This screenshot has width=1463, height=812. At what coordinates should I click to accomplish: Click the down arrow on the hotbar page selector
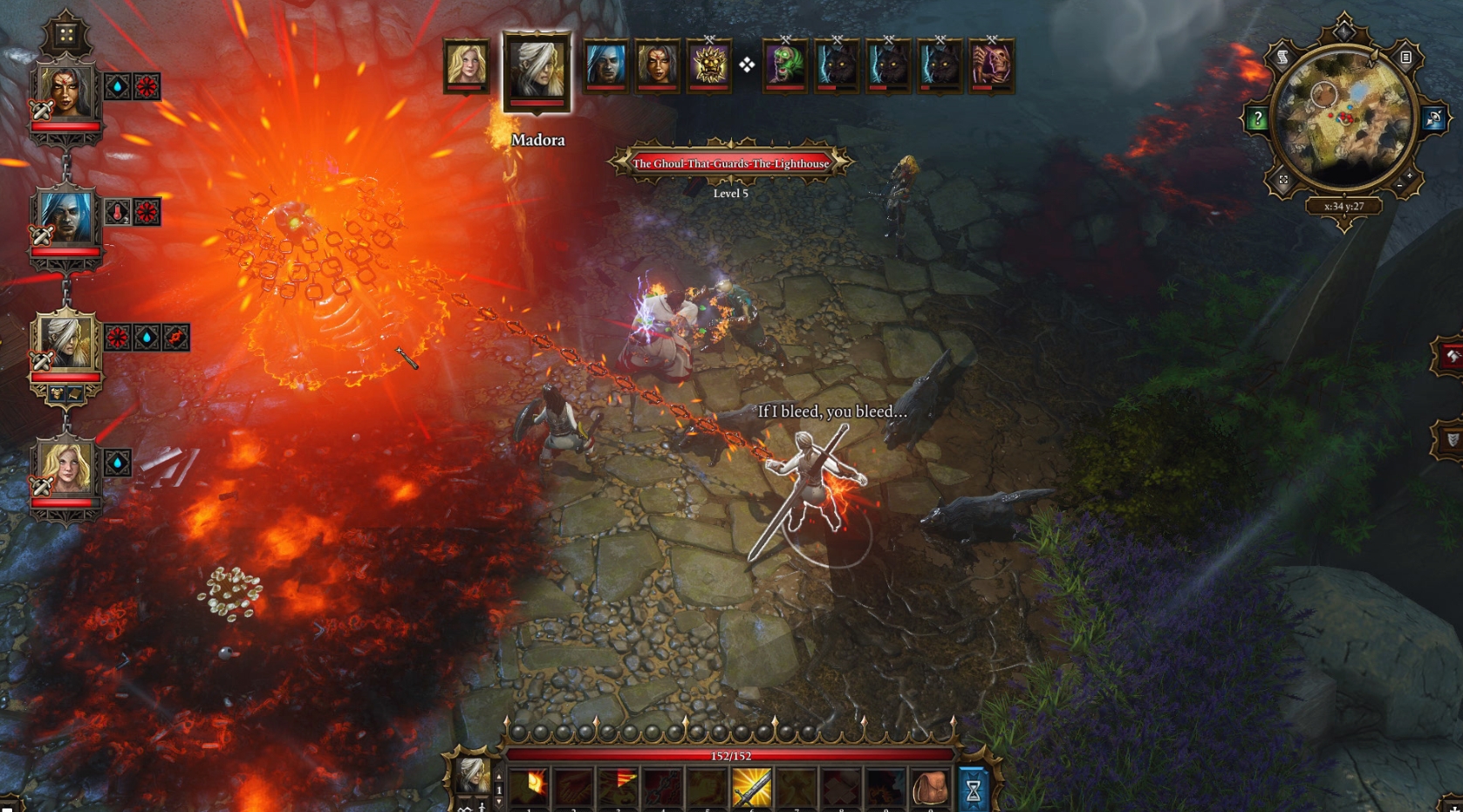pos(499,803)
